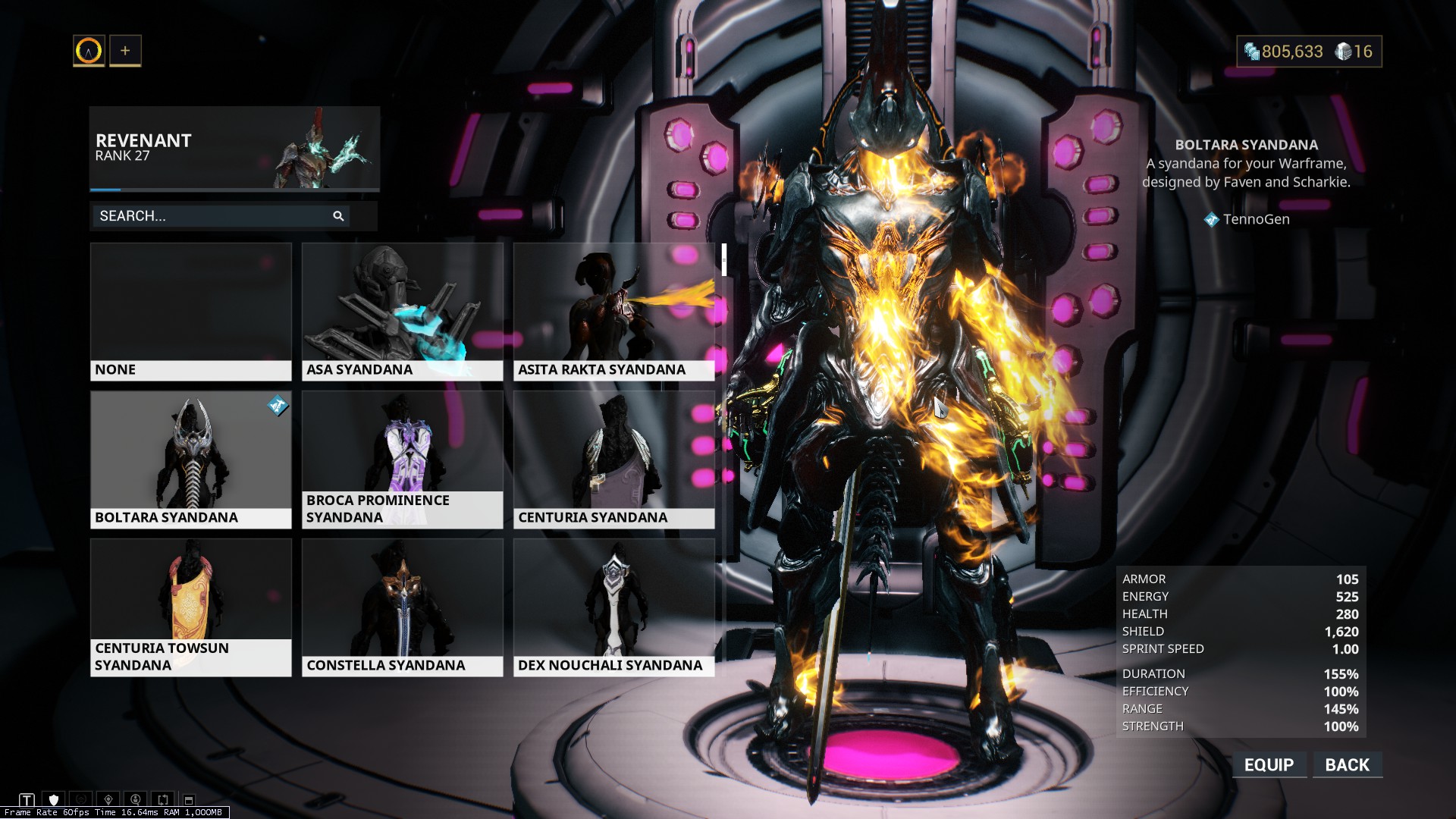
Task: Pick the Centuria Towsun Syandana
Action: 190,607
